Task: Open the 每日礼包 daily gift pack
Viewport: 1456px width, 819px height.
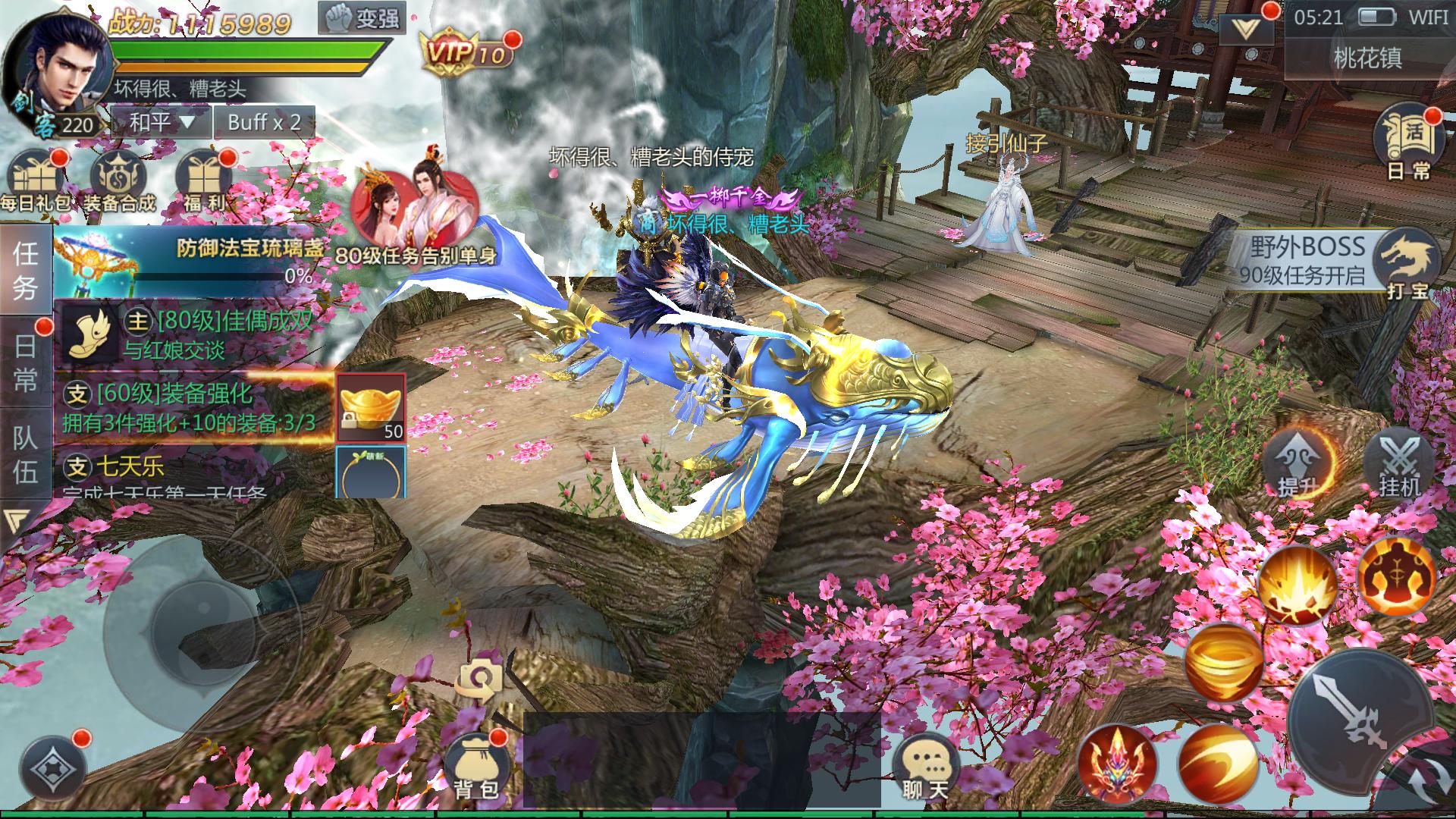Action: 35,182
